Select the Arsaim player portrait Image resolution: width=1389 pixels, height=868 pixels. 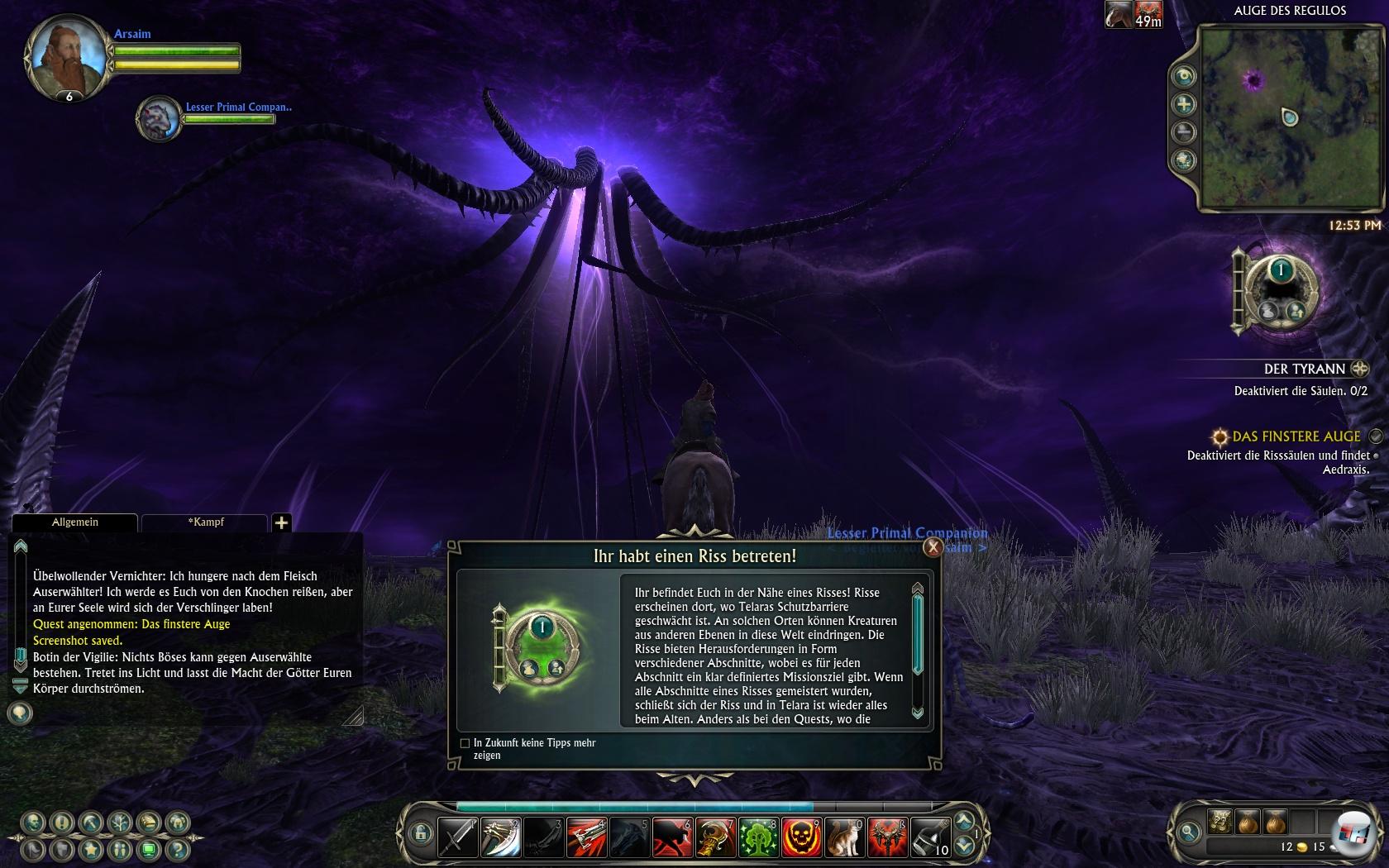(67, 58)
